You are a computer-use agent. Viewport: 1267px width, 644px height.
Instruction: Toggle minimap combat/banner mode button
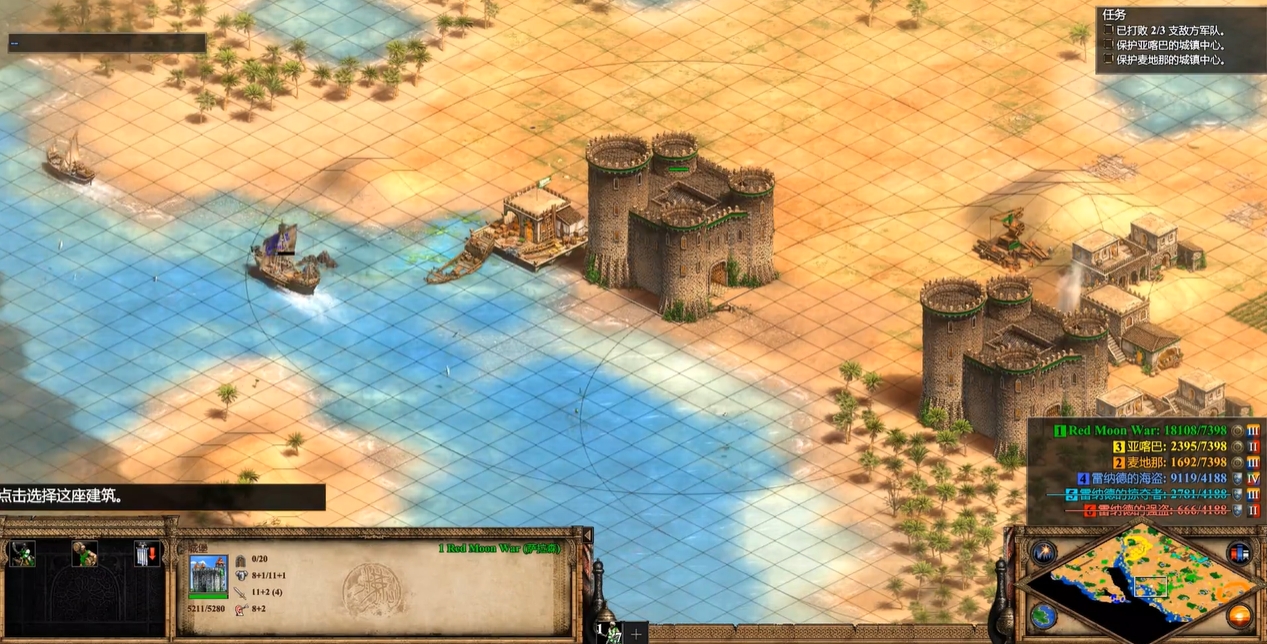point(1239,552)
